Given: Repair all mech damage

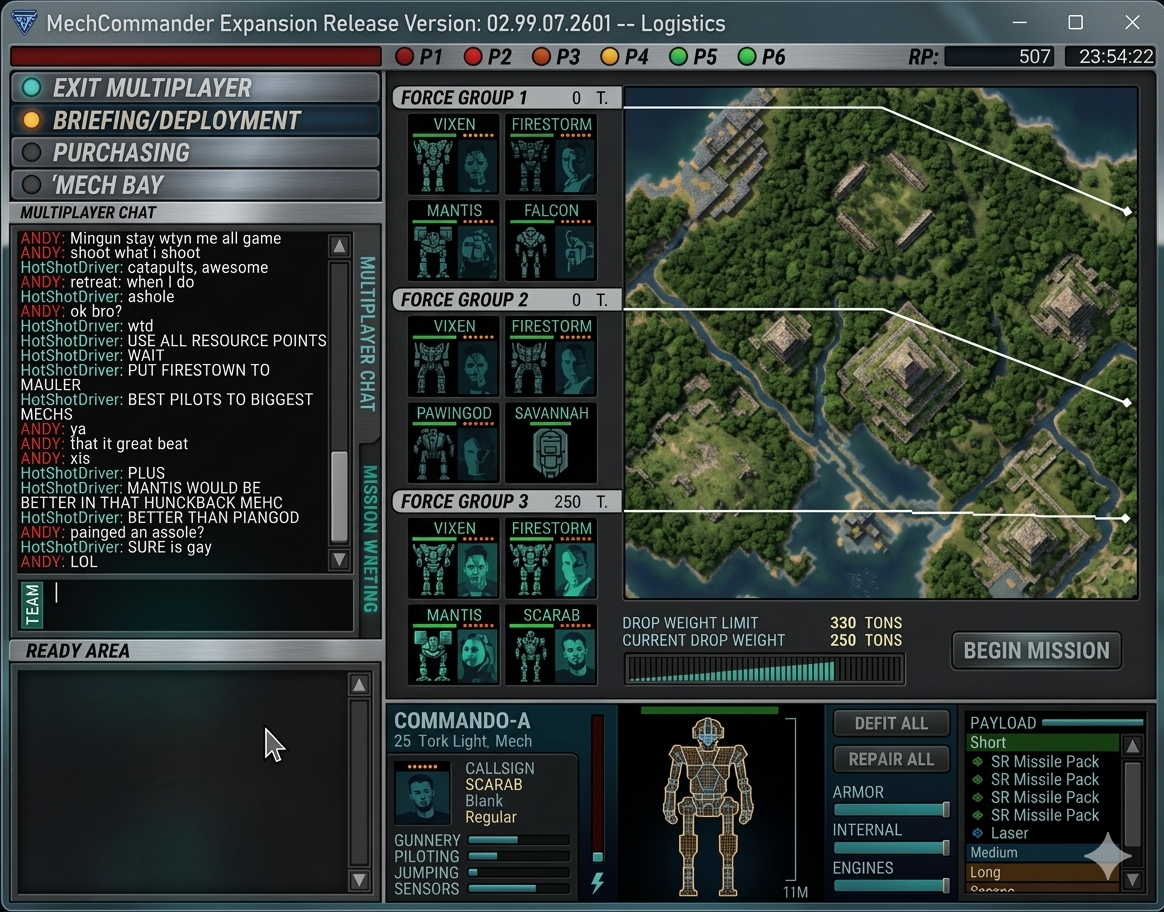Looking at the screenshot, I should click(891, 759).
